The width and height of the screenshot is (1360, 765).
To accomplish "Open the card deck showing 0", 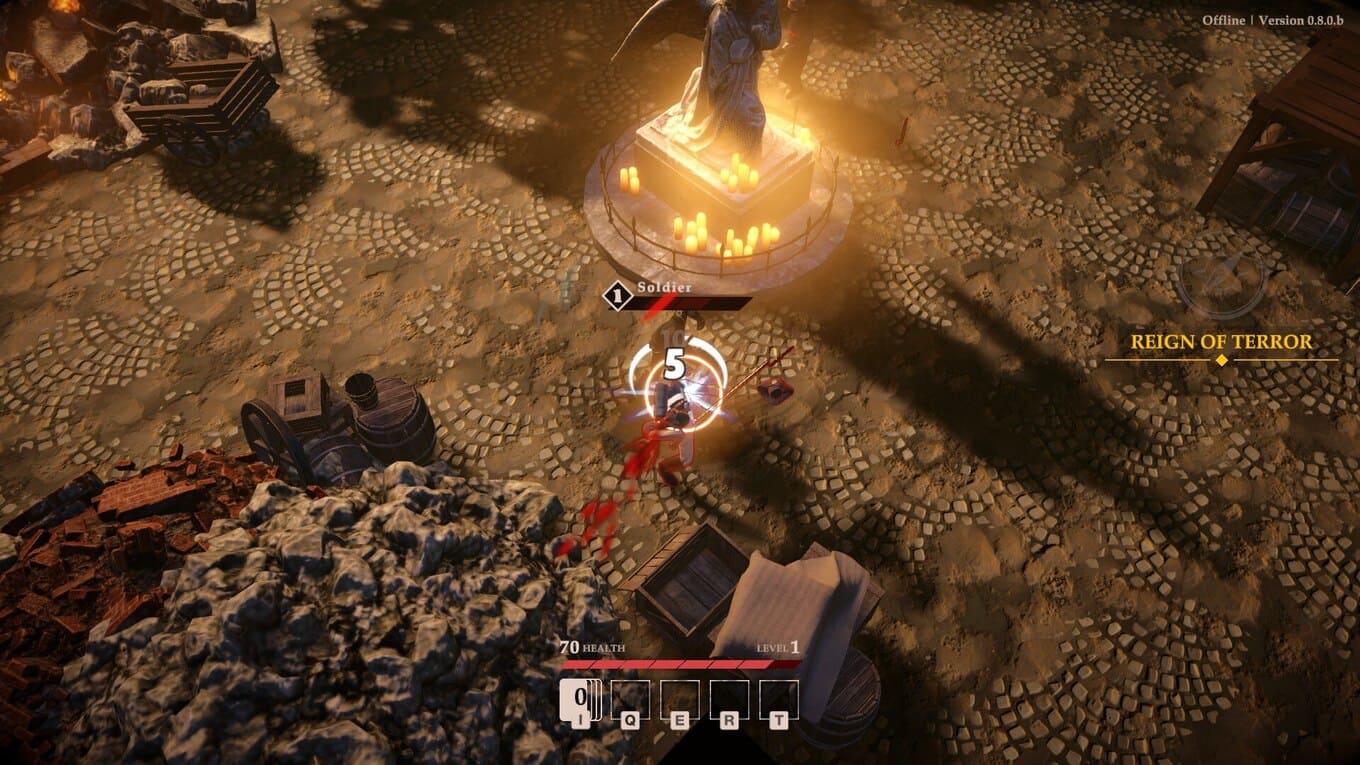I will tap(580, 699).
